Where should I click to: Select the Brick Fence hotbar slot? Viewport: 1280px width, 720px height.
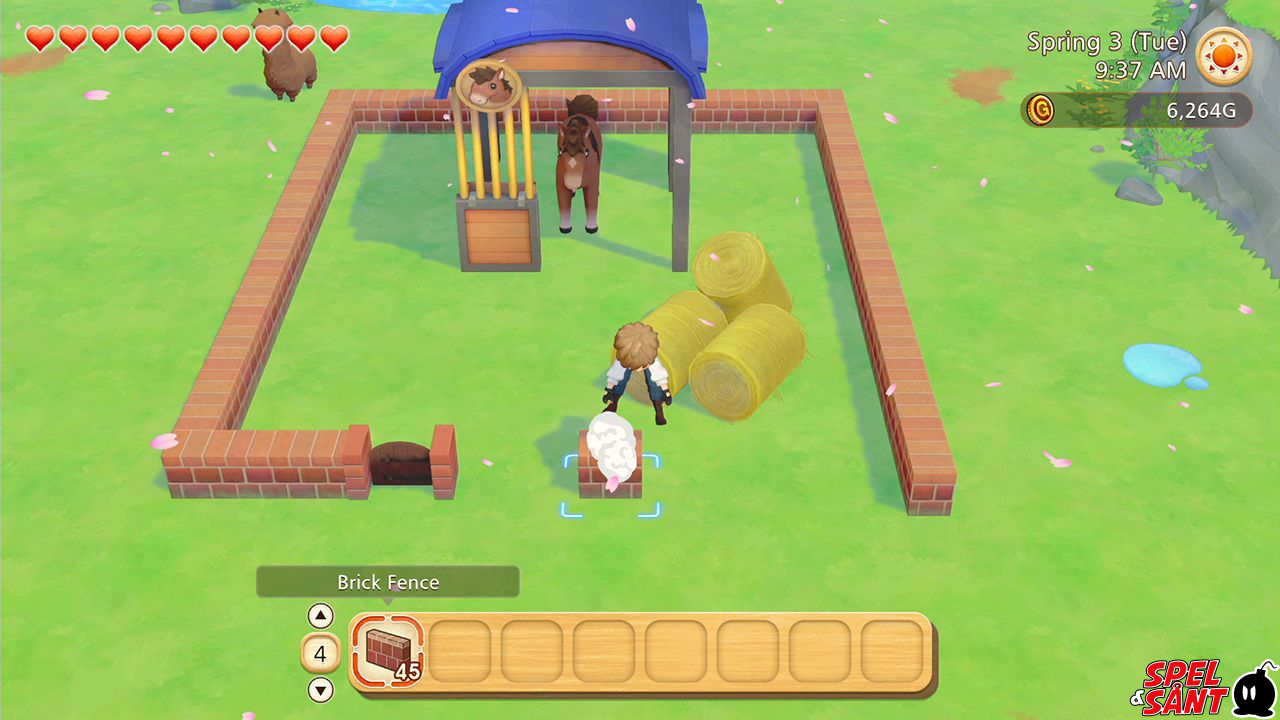click(388, 651)
